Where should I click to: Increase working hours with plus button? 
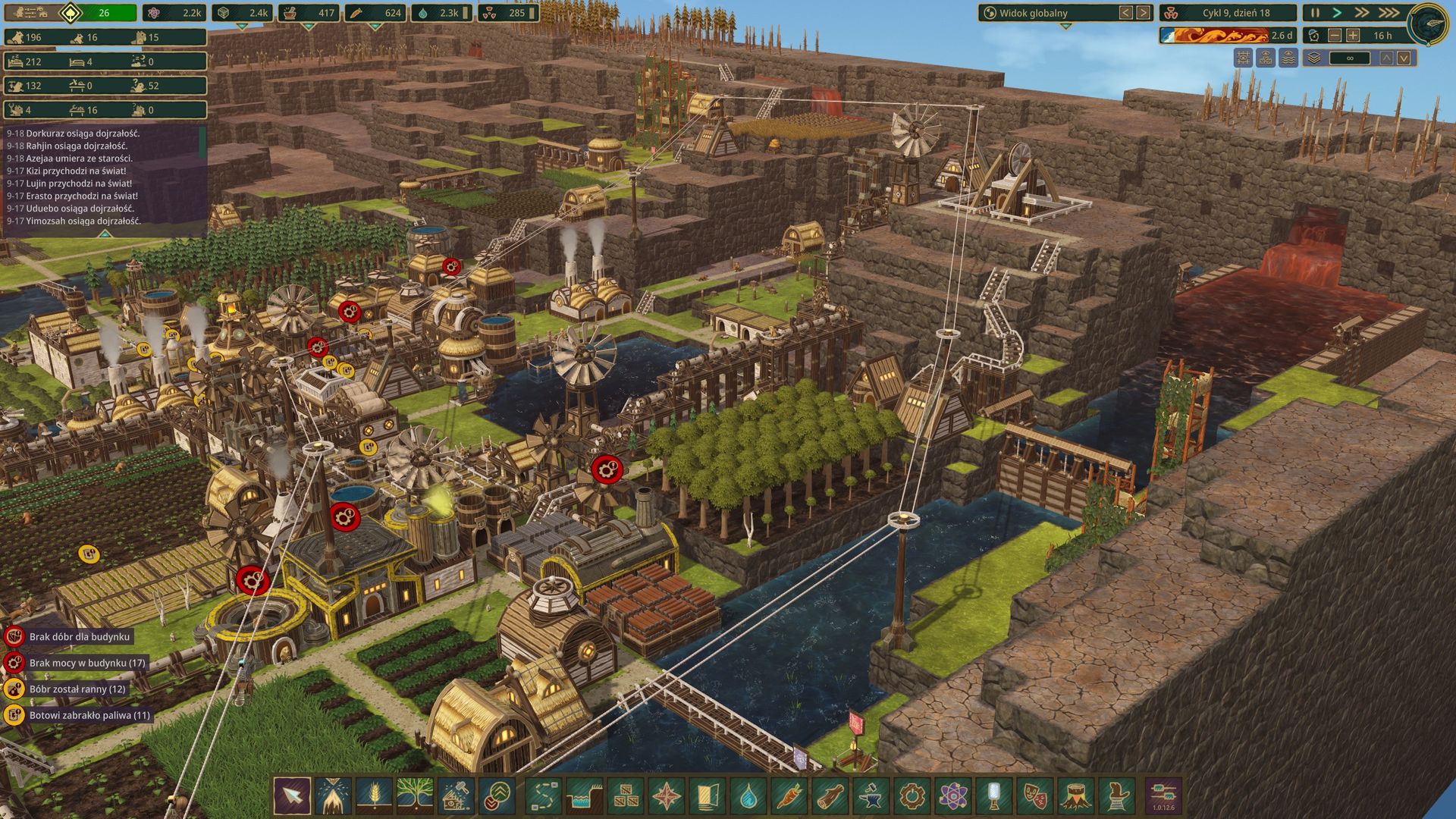[1353, 36]
